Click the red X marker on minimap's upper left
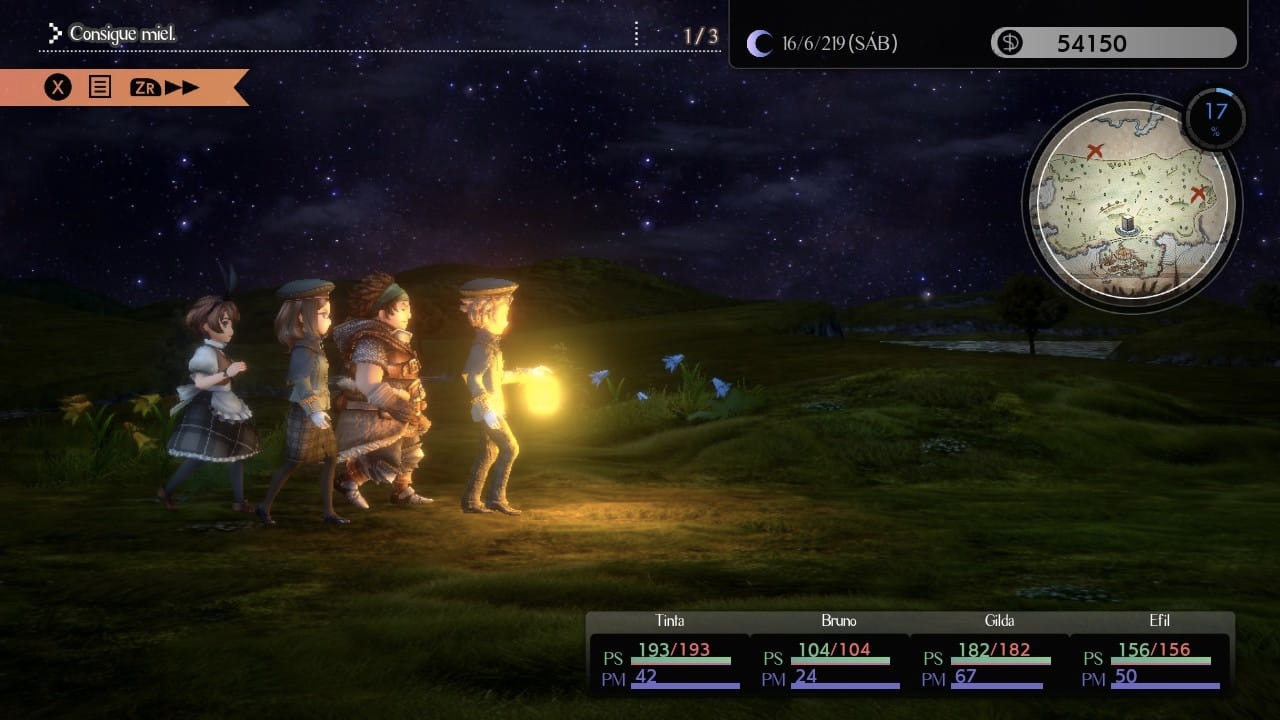 [x=1095, y=151]
